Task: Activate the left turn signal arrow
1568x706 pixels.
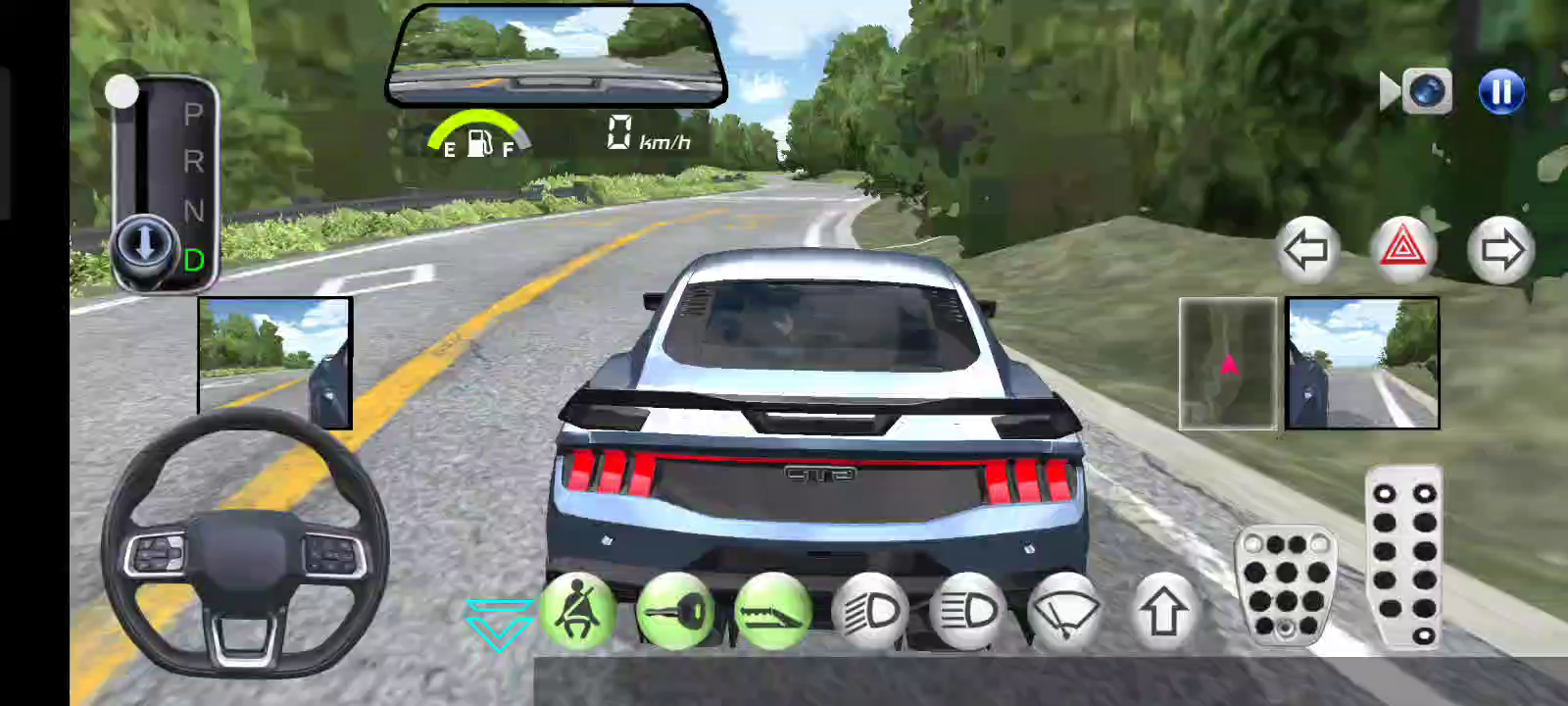Action: (x=1306, y=251)
